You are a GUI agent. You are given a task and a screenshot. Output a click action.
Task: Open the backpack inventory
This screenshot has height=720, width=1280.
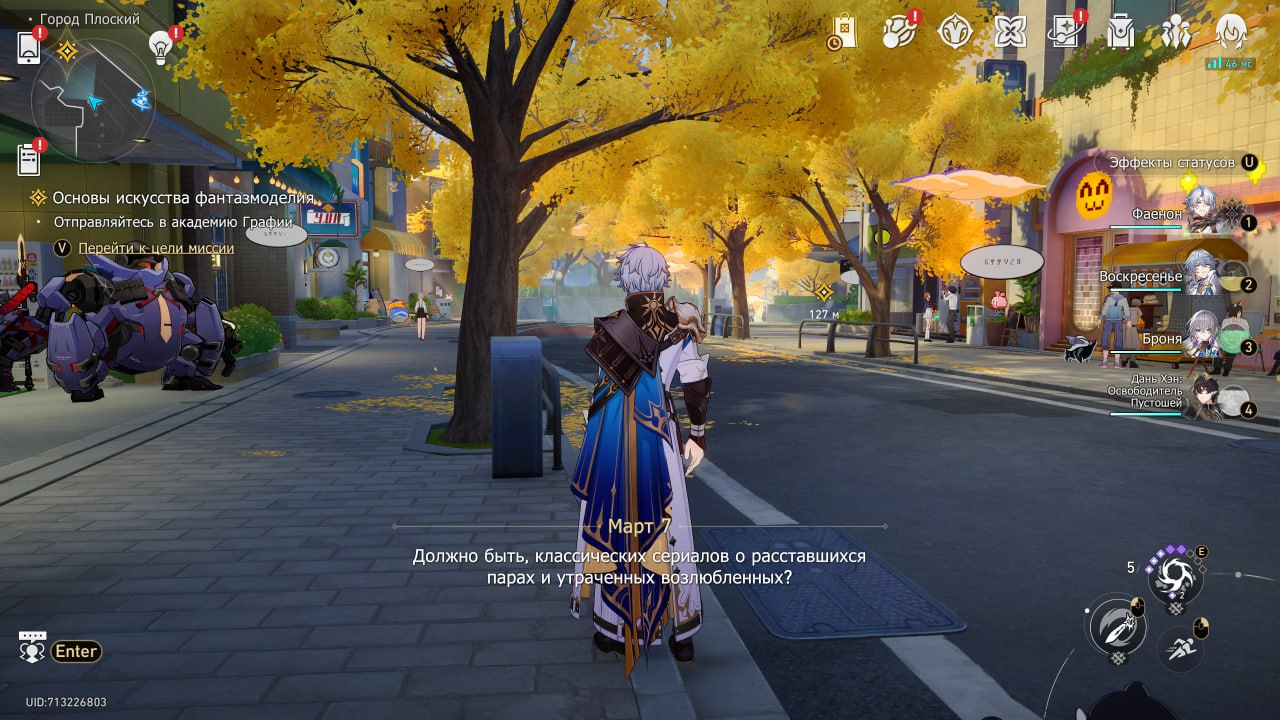(x=1121, y=33)
